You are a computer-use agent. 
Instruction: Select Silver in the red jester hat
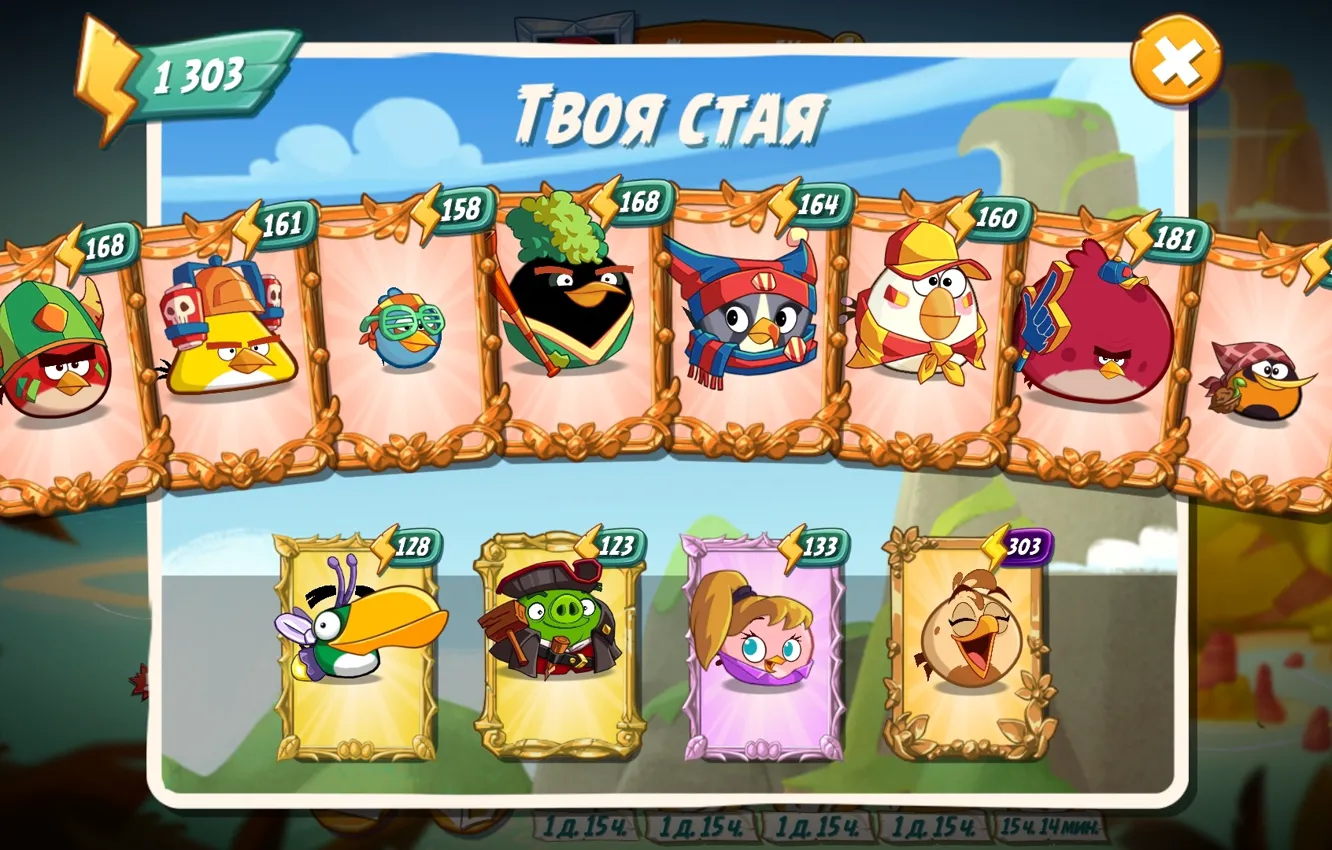(745, 320)
